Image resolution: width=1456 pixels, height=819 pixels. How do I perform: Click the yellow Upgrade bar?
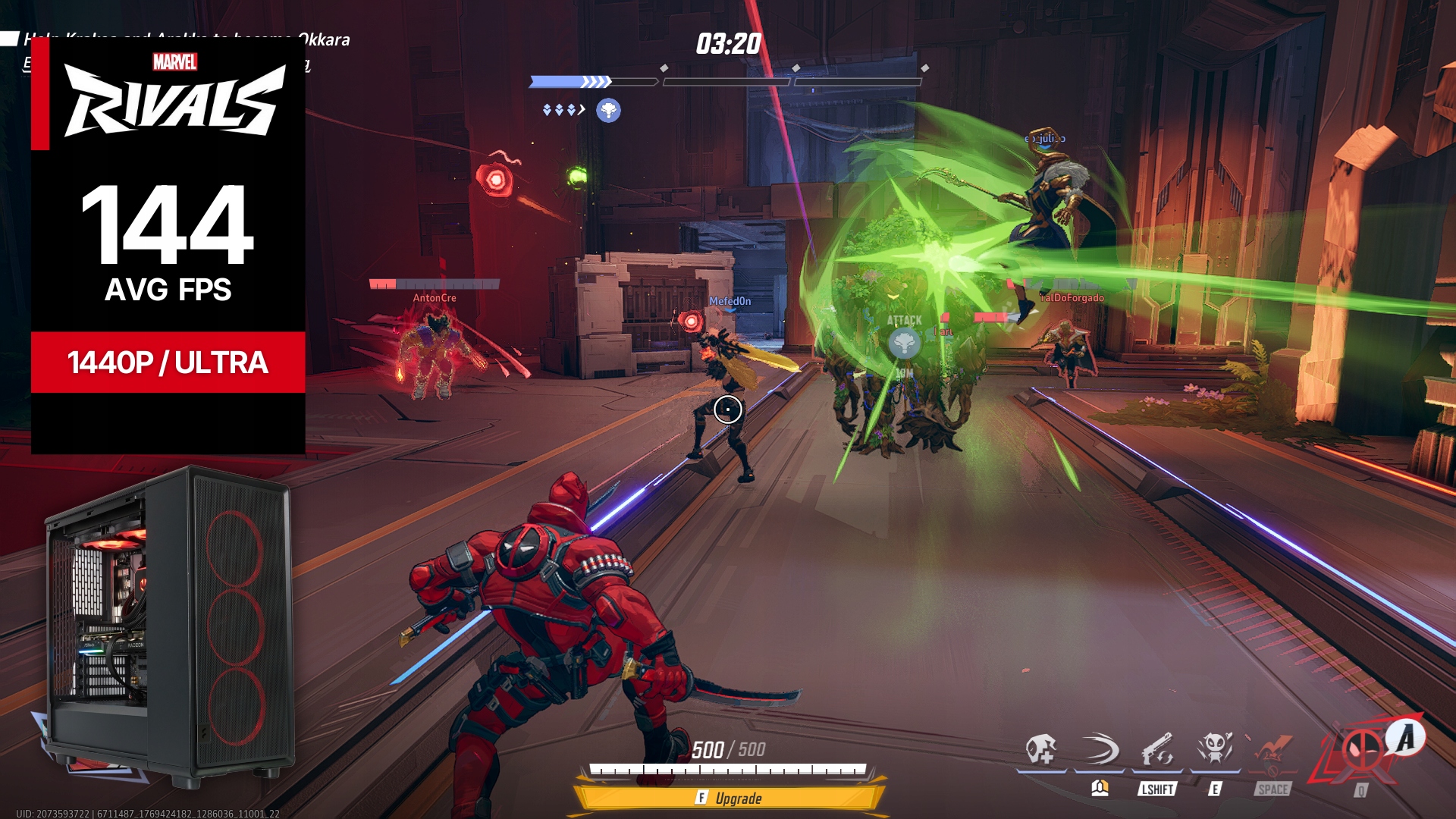point(729,798)
